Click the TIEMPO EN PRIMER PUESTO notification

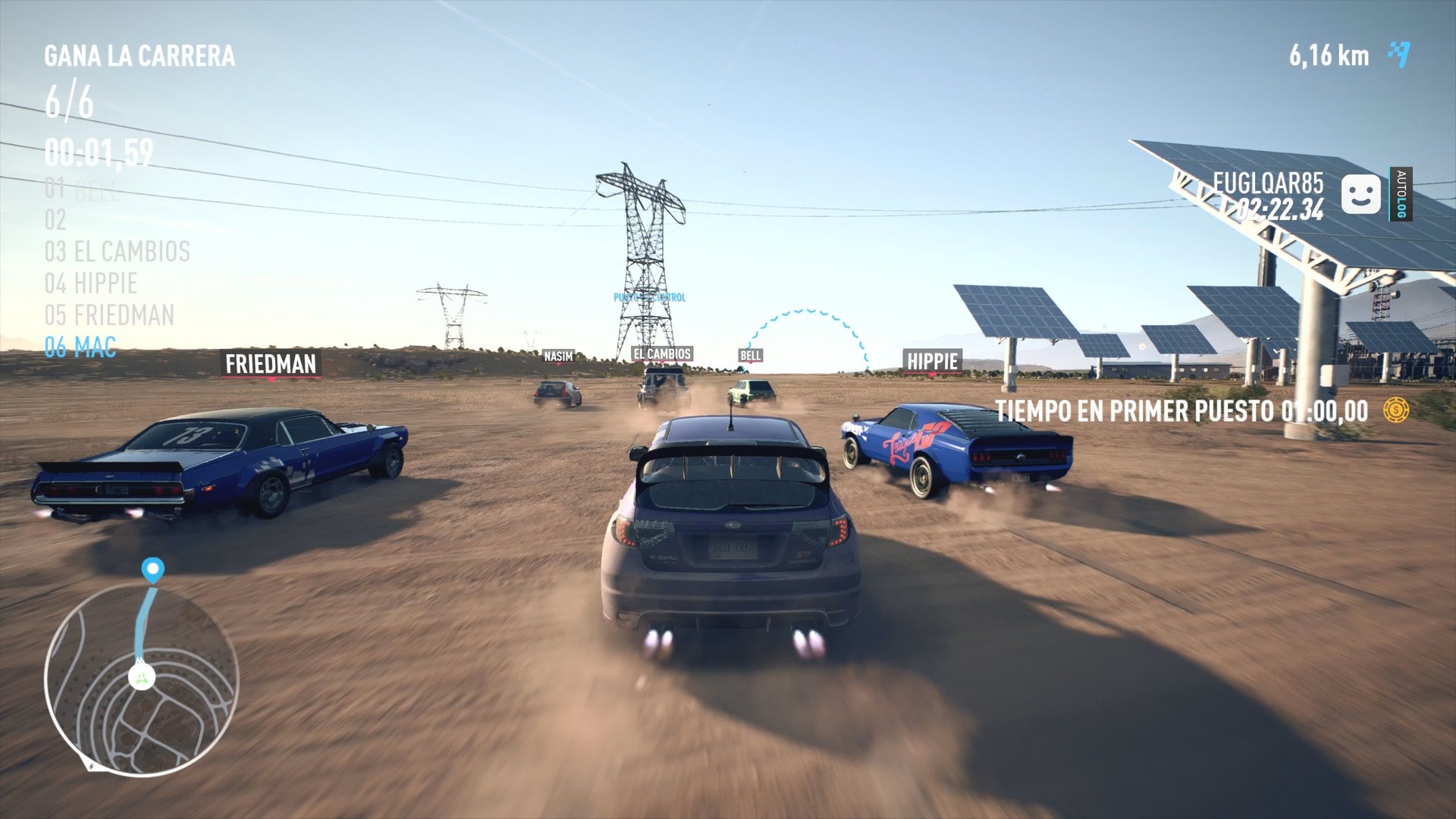tap(1181, 412)
